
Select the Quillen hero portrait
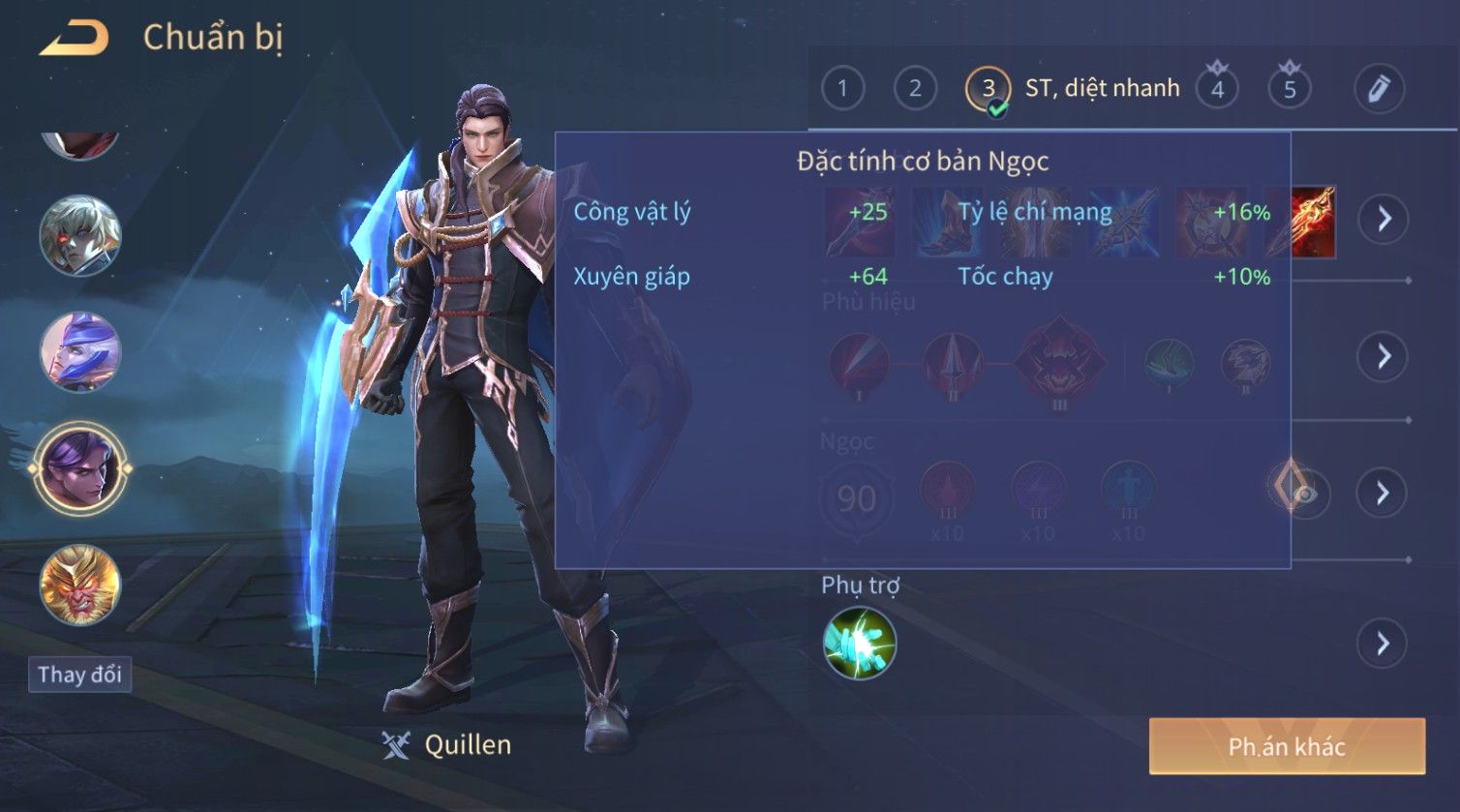pyautogui.click(x=80, y=468)
